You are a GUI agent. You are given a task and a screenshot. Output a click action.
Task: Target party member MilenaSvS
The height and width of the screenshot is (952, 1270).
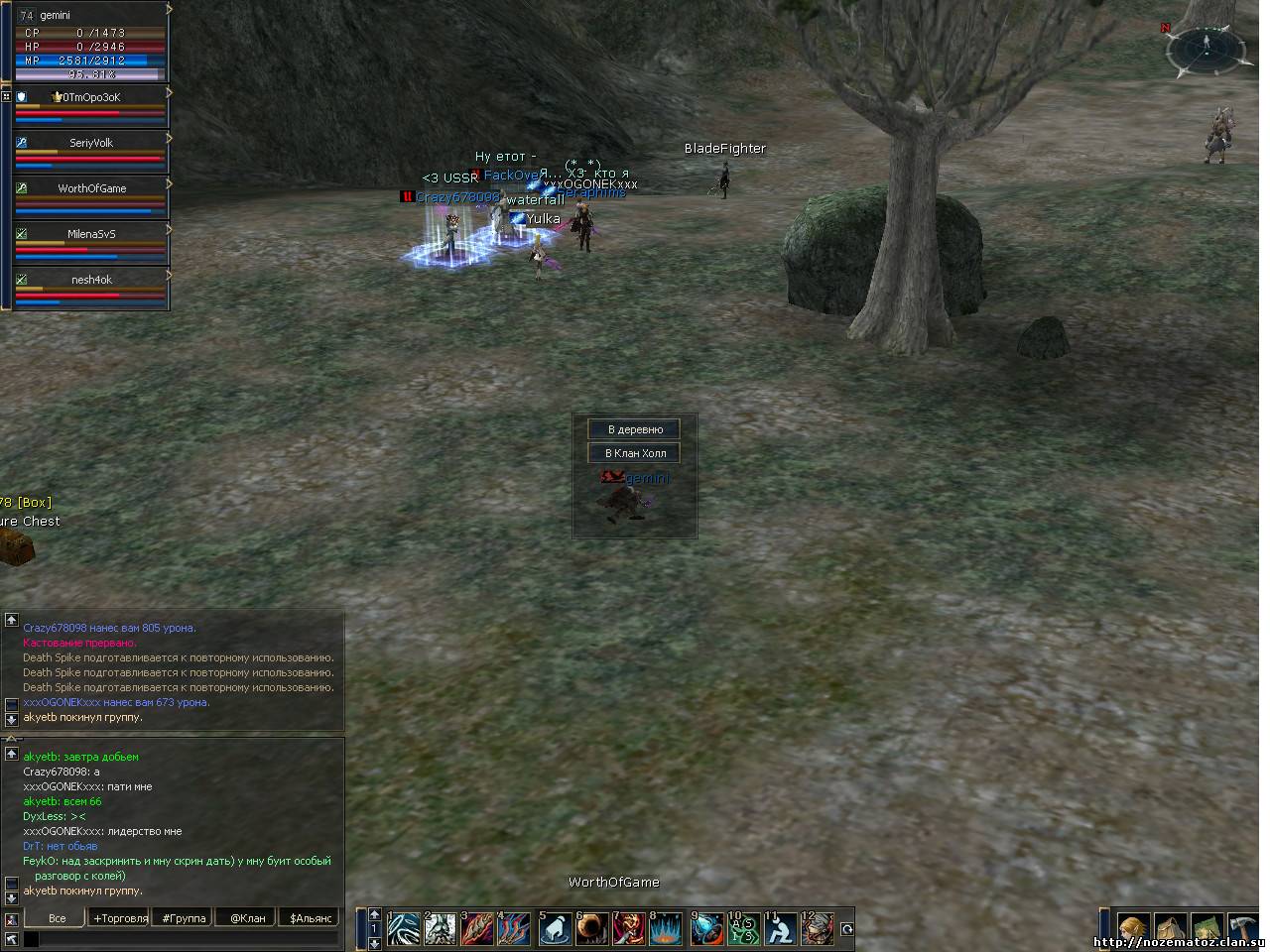(x=91, y=234)
